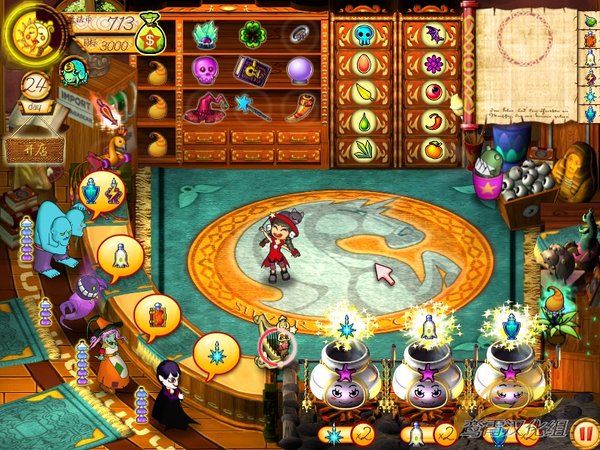Screen dimensions: 600x450
Task: Choose the yellow leaf ingredient
Action: [362, 93]
